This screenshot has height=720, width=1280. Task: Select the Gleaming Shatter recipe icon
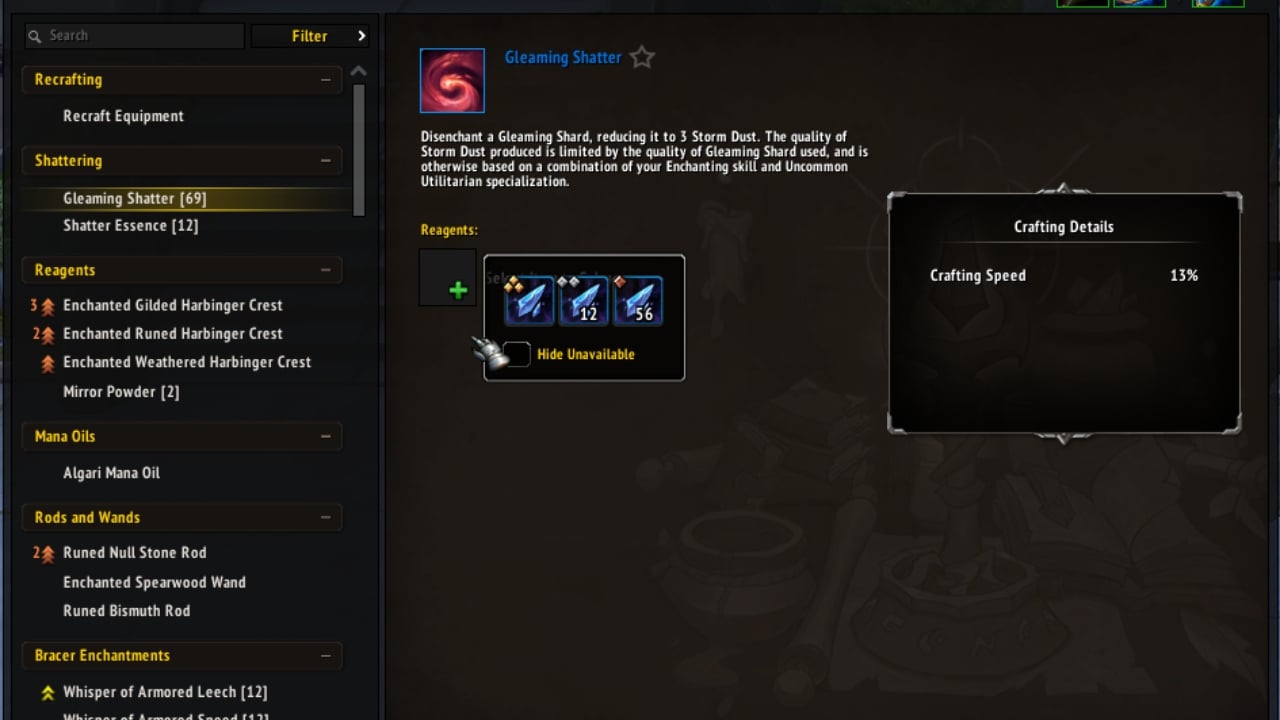click(x=451, y=80)
